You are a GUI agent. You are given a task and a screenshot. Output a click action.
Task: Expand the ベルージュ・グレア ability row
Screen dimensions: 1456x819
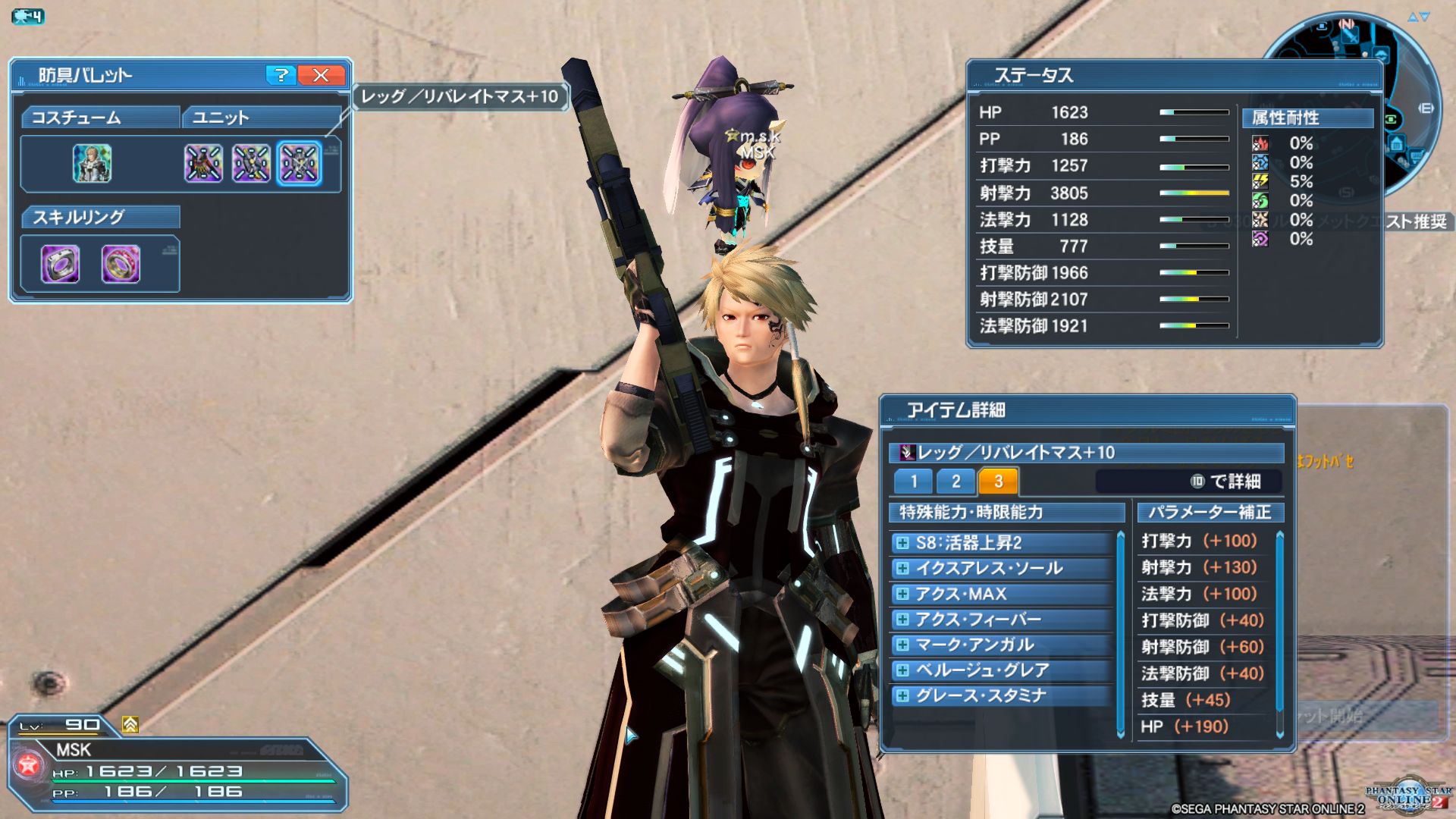902,670
